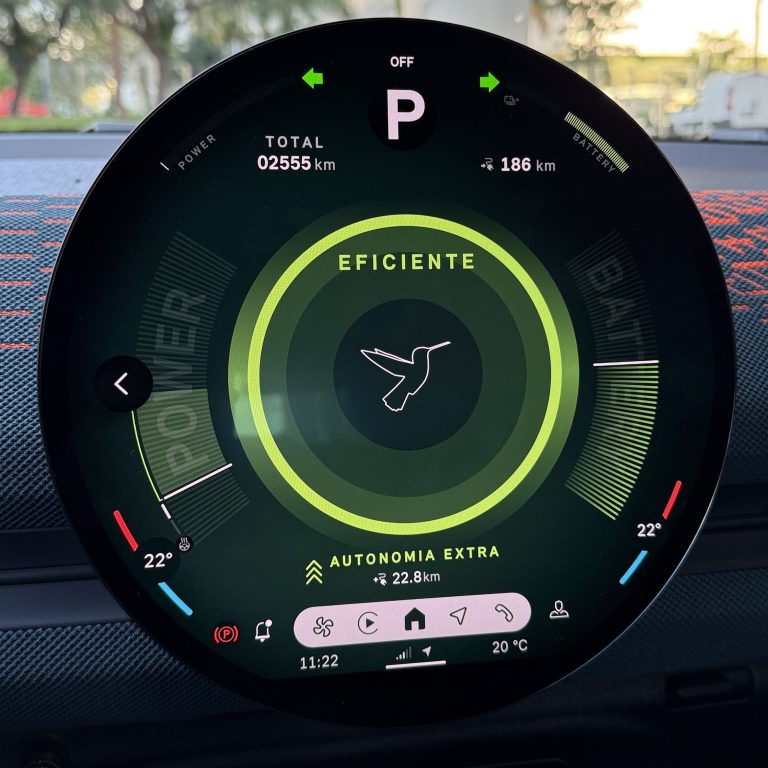Open the driver profile icon
The image size is (768, 768).
pos(559,611)
